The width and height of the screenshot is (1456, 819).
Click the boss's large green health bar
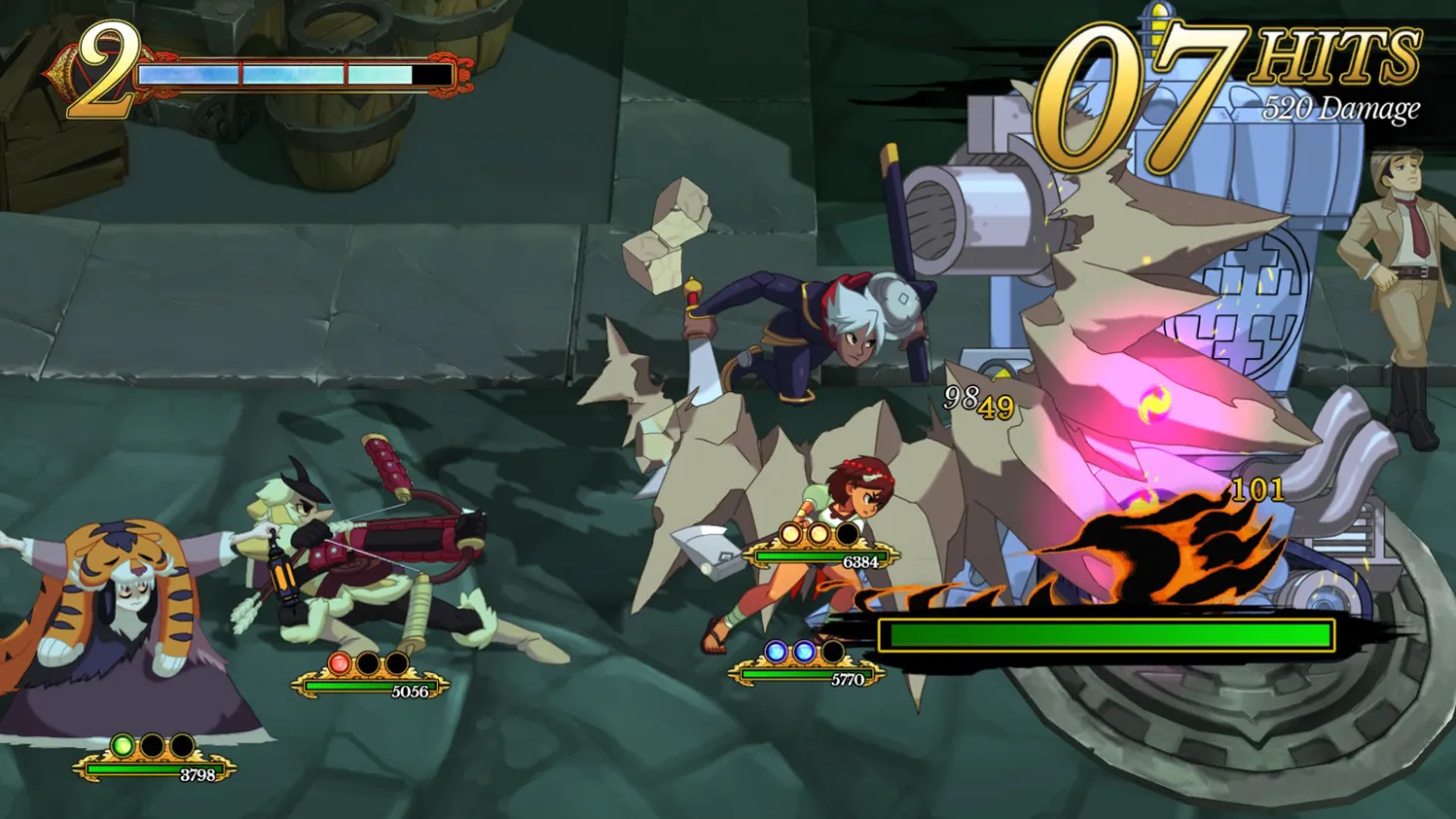pyautogui.click(x=1107, y=633)
